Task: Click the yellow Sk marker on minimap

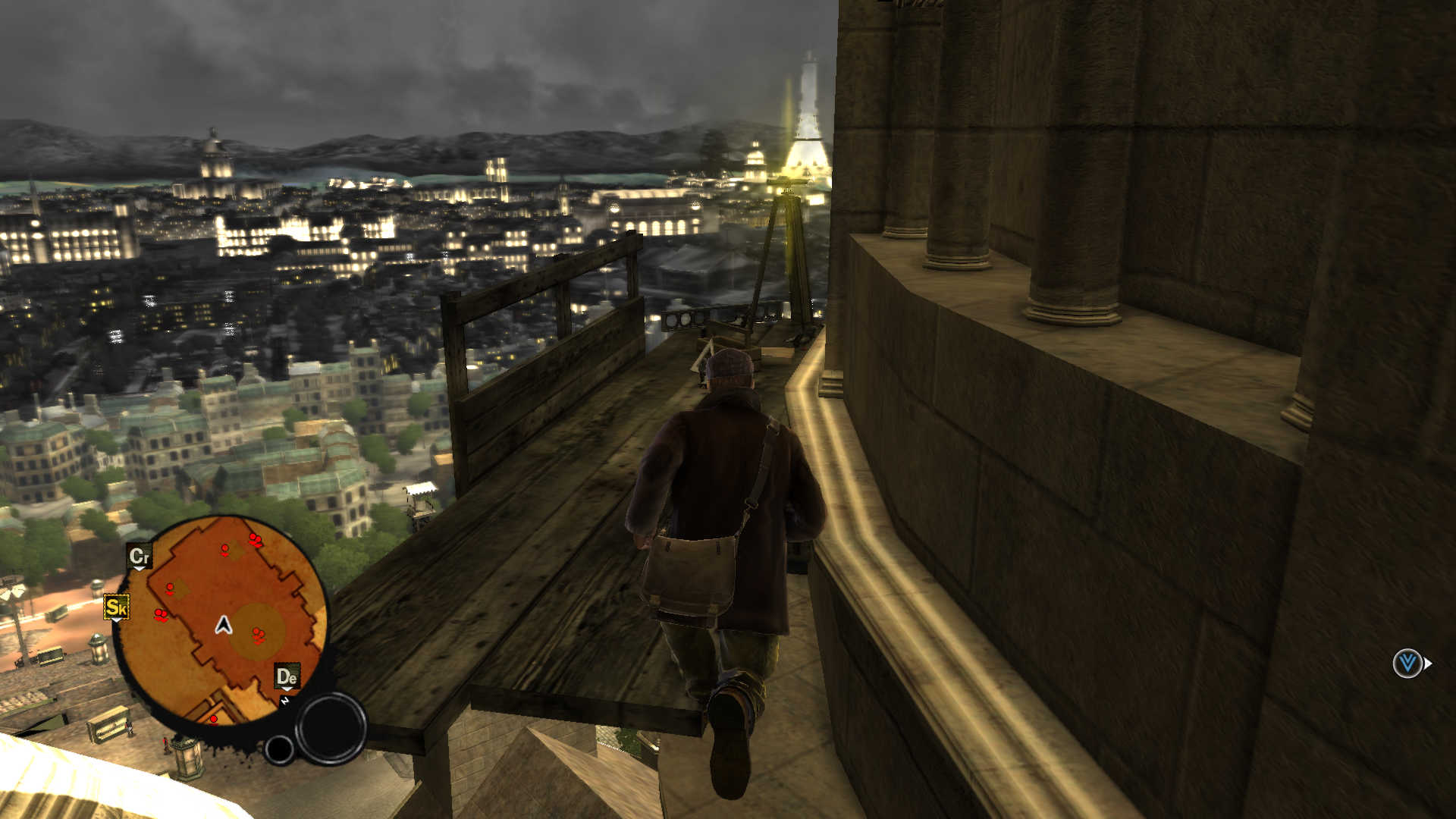Action: [x=117, y=607]
